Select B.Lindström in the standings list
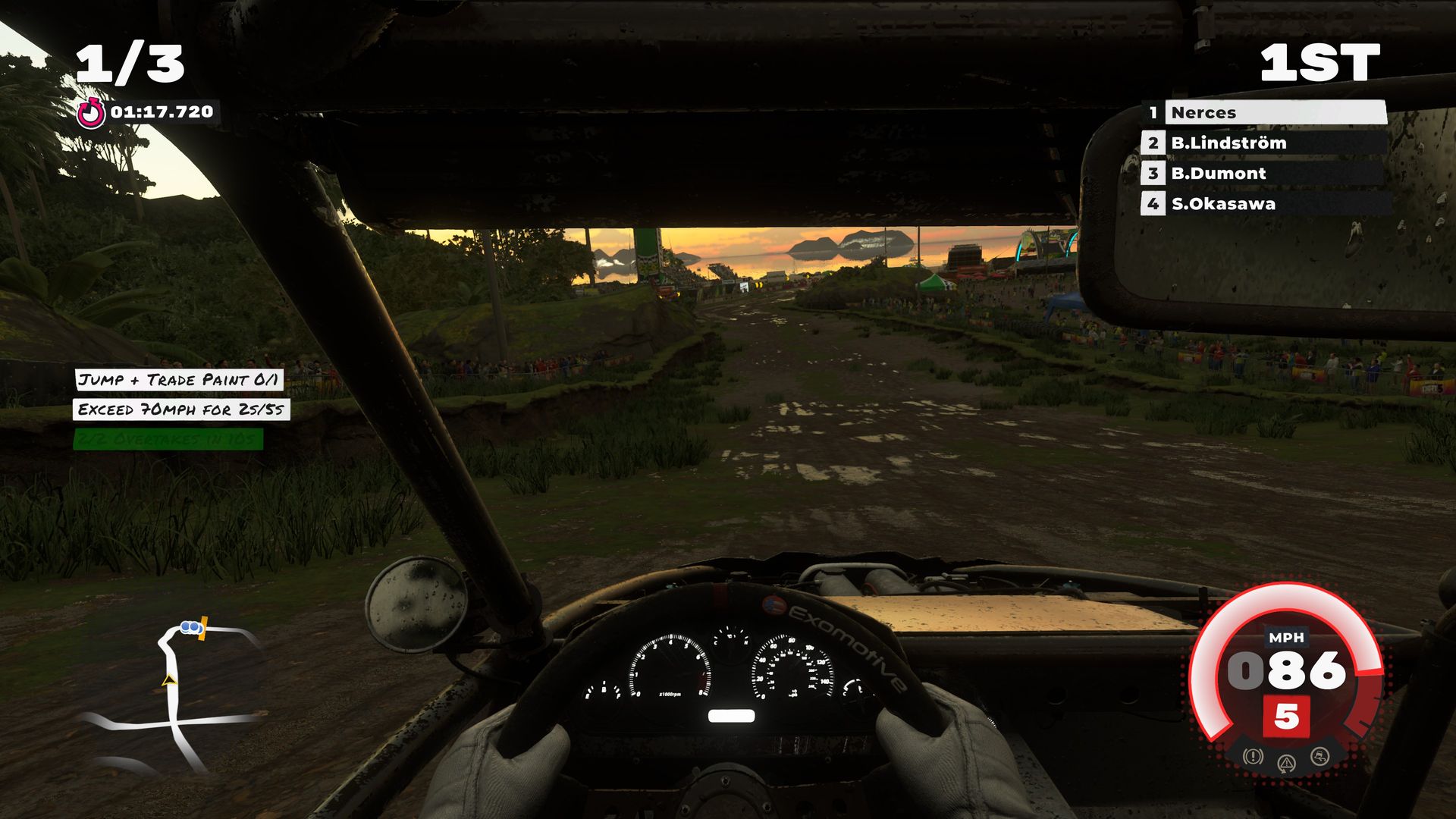Viewport: 1456px width, 819px height. pos(1264,143)
